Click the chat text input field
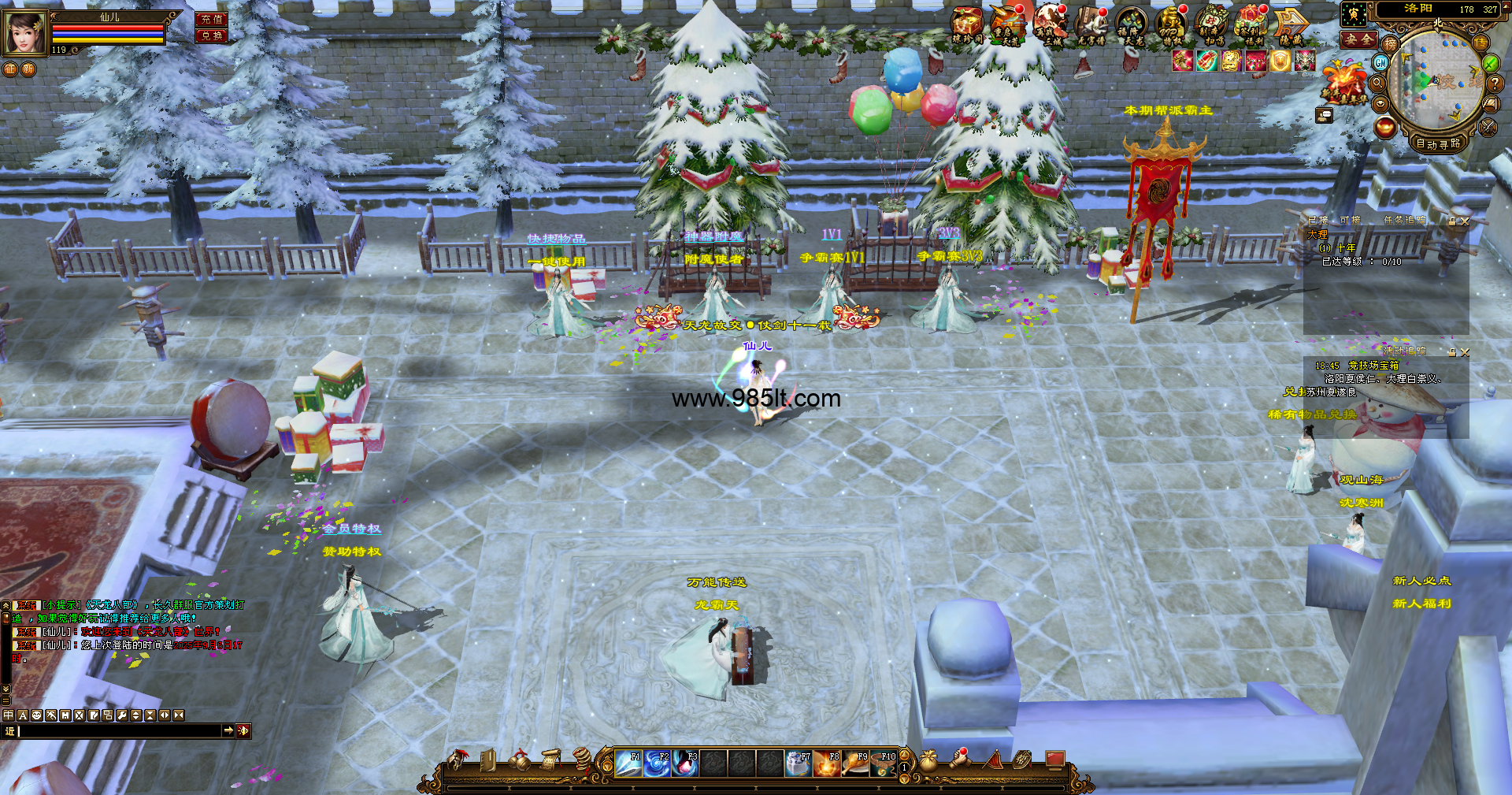Image resolution: width=1512 pixels, height=795 pixels. pyautogui.click(x=118, y=731)
